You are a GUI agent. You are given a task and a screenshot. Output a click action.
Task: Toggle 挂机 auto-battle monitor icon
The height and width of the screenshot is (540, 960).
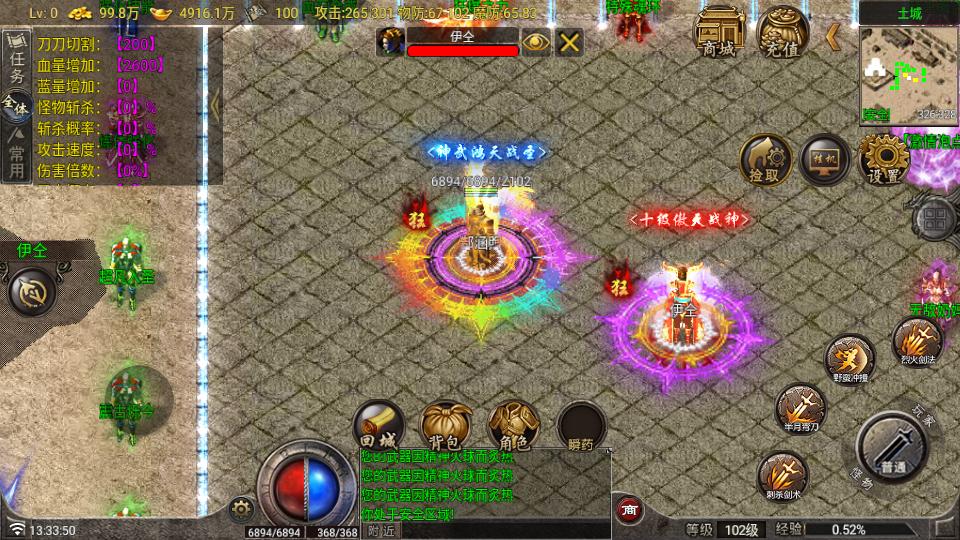(825, 159)
